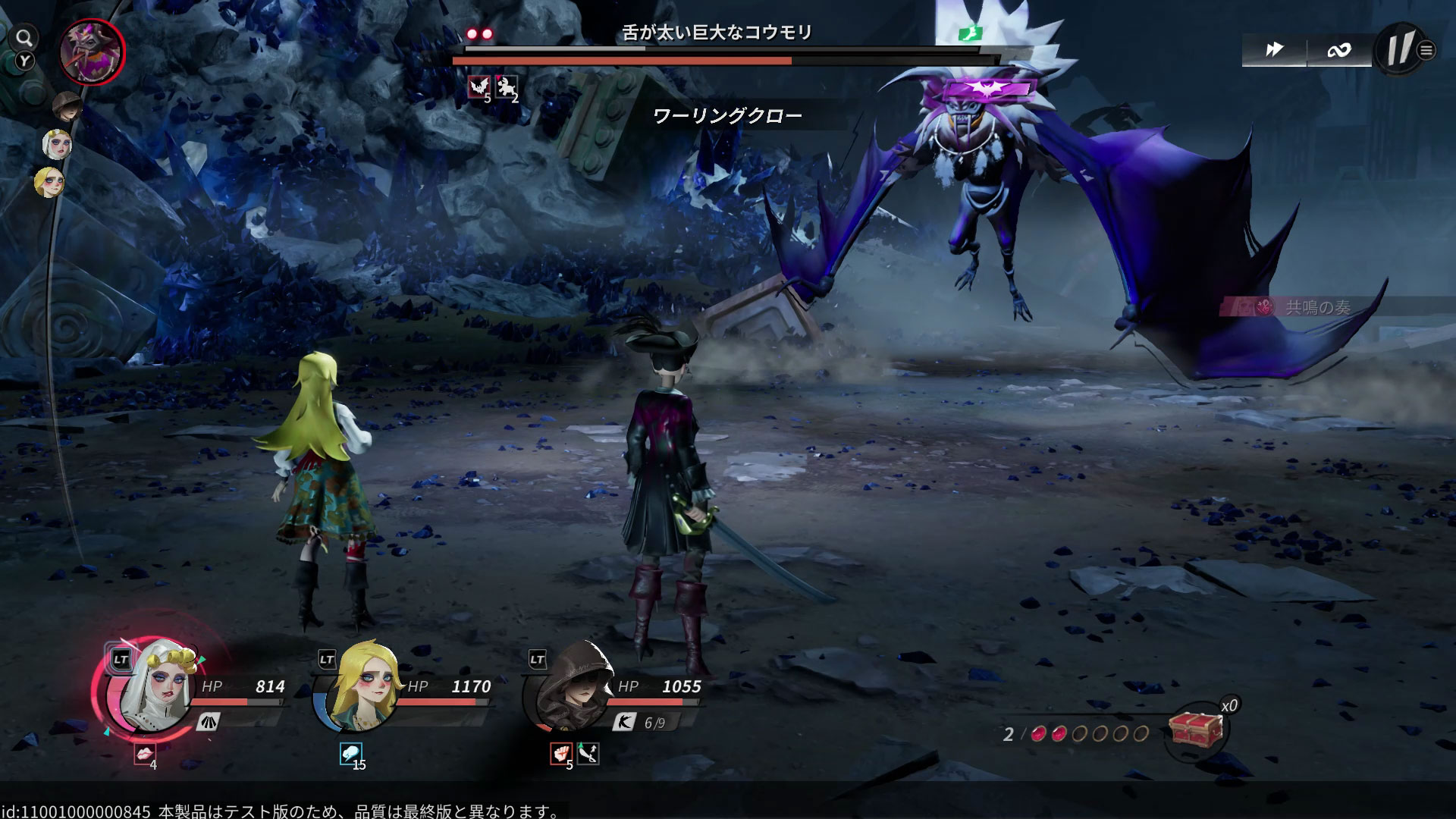Toggle auto-battle with the infinity button
Viewport: 1456px width, 819px height.
point(1338,50)
